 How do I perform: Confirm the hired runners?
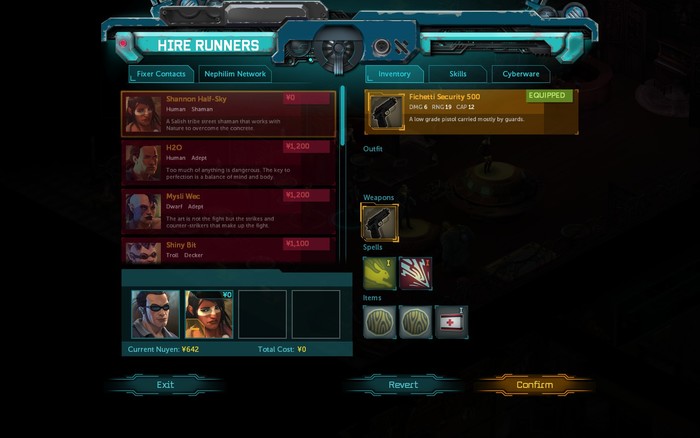[x=534, y=385]
